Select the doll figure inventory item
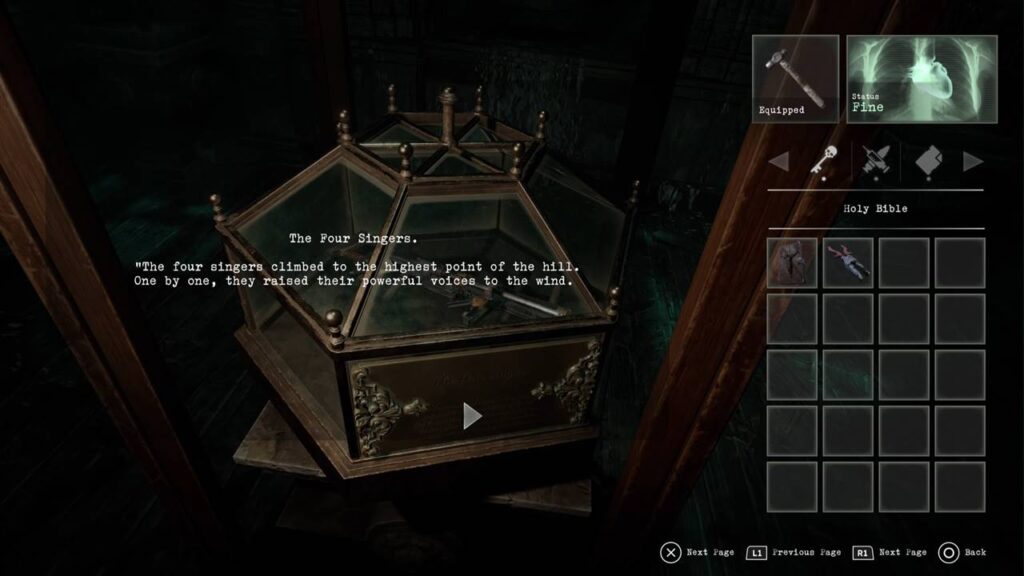The height and width of the screenshot is (576, 1024). pos(848,262)
